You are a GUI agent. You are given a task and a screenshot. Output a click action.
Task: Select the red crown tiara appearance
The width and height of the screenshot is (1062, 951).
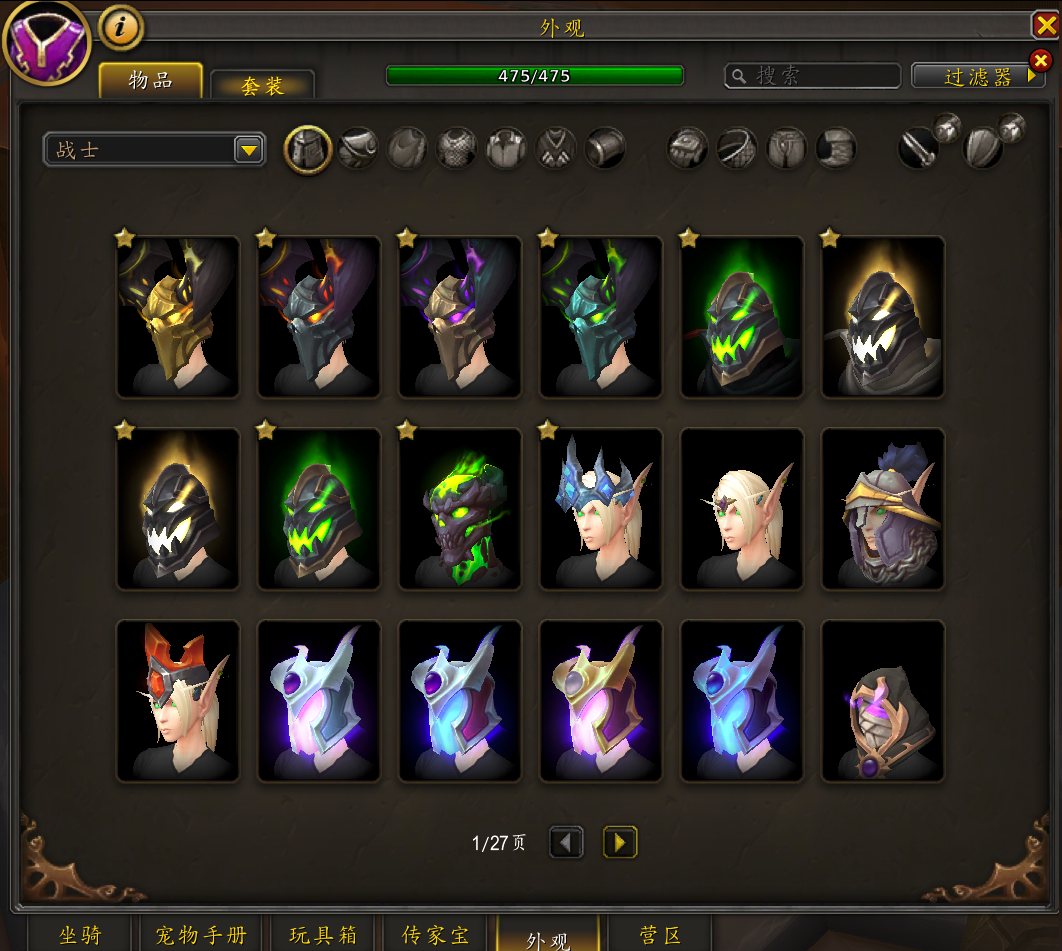point(178,701)
